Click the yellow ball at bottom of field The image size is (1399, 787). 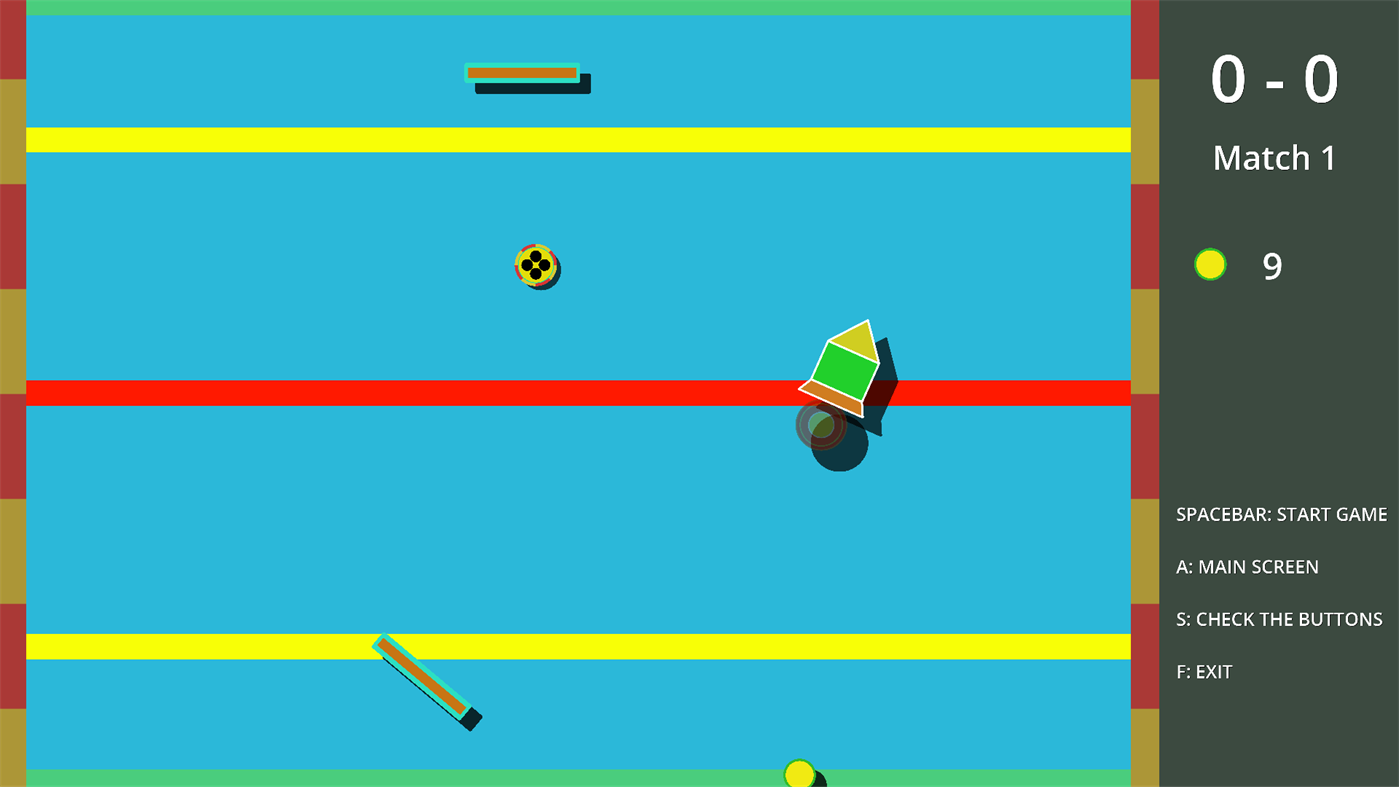(799, 773)
